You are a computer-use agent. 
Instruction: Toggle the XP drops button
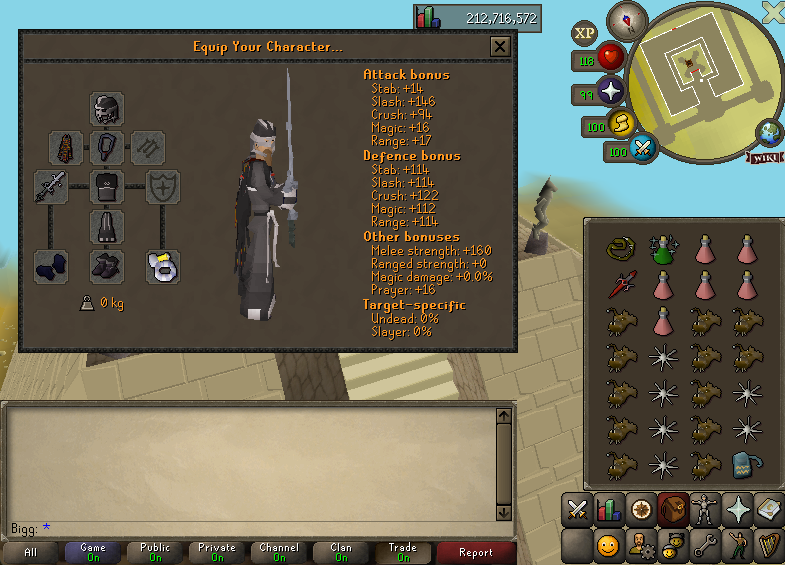coord(585,33)
